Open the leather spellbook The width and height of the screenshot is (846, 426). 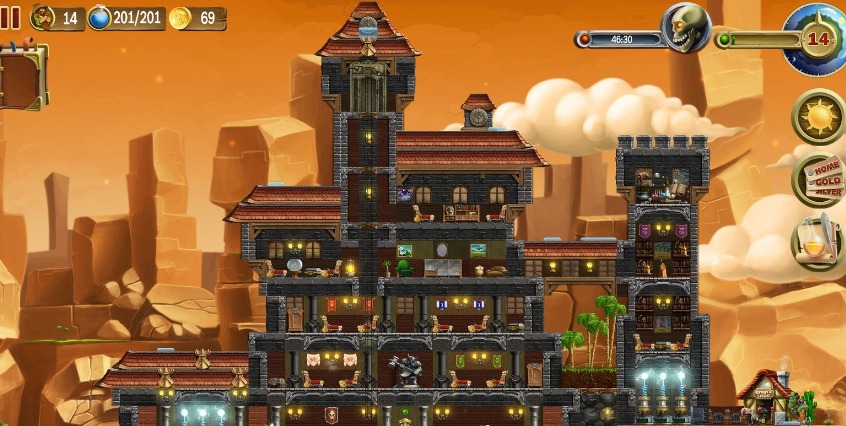(x=22, y=76)
